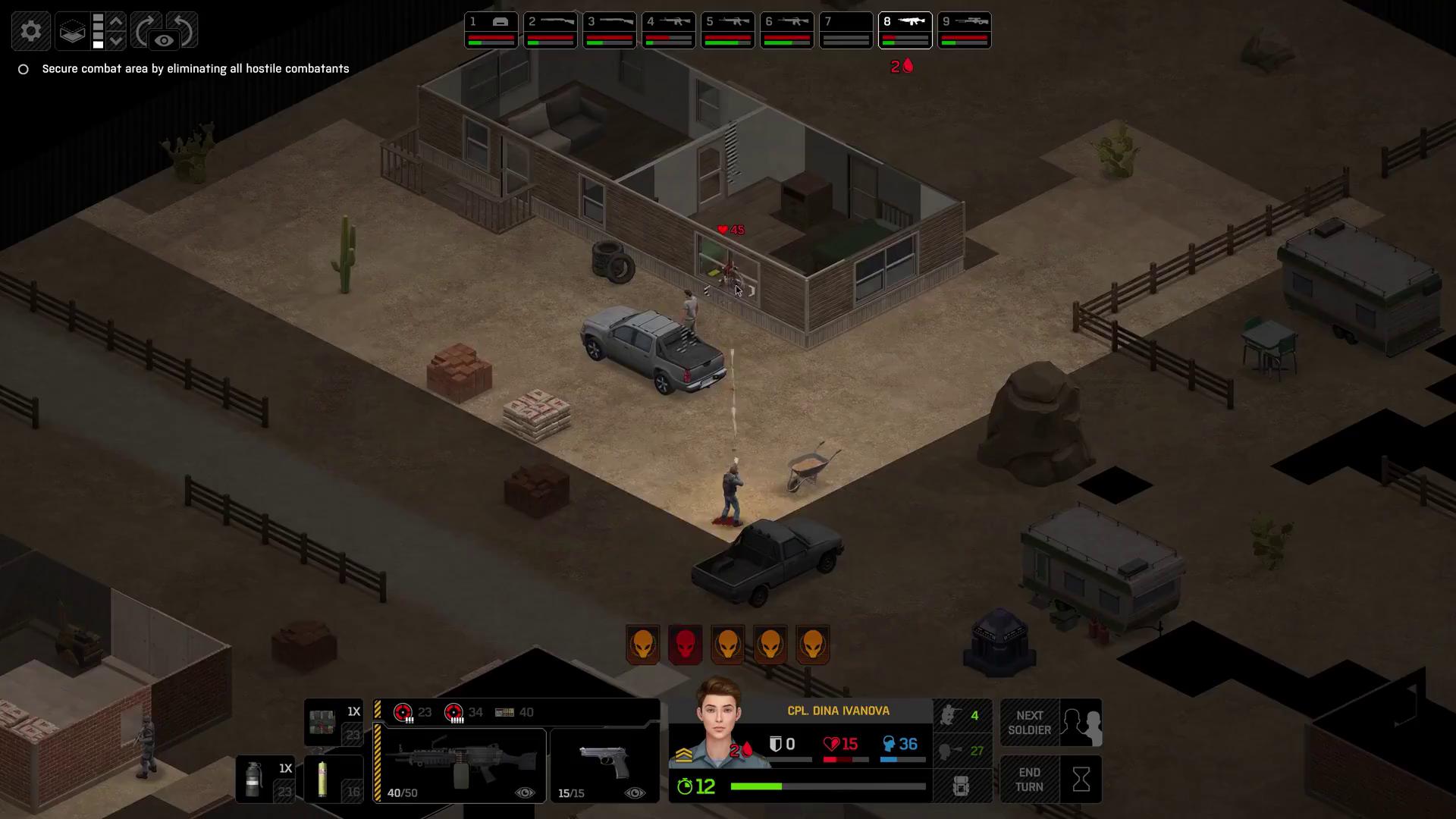Go down one map level
Screen dimensions: 1456x819
coord(116,40)
